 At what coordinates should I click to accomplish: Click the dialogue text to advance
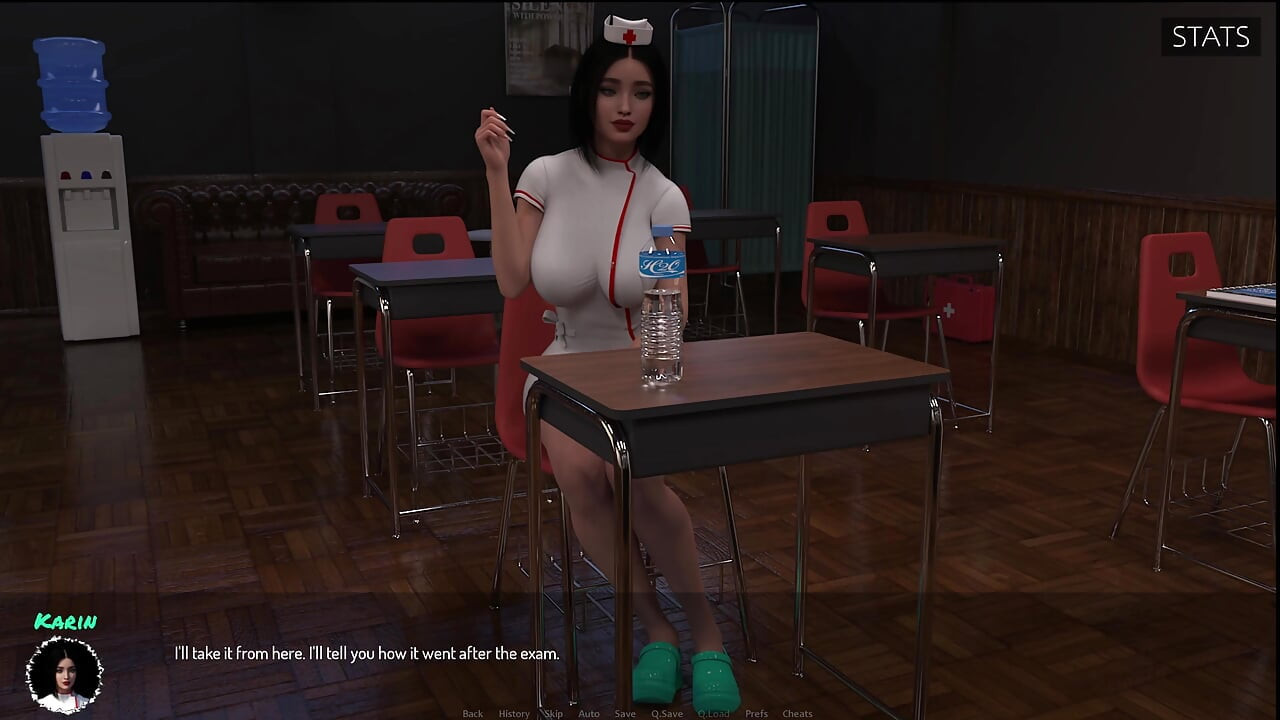(367, 653)
